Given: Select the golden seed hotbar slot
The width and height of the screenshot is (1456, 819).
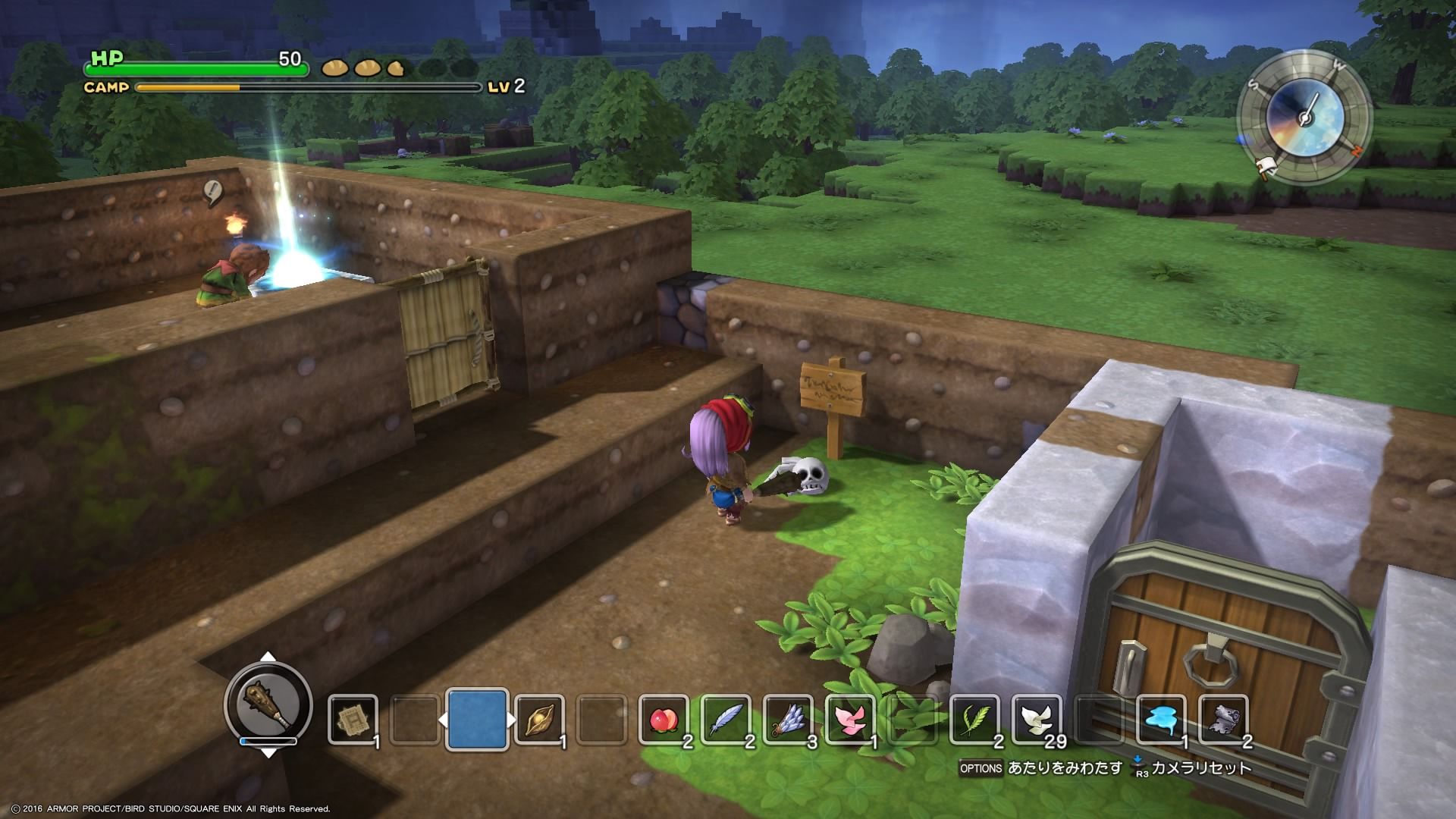Looking at the screenshot, I should click(538, 719).
